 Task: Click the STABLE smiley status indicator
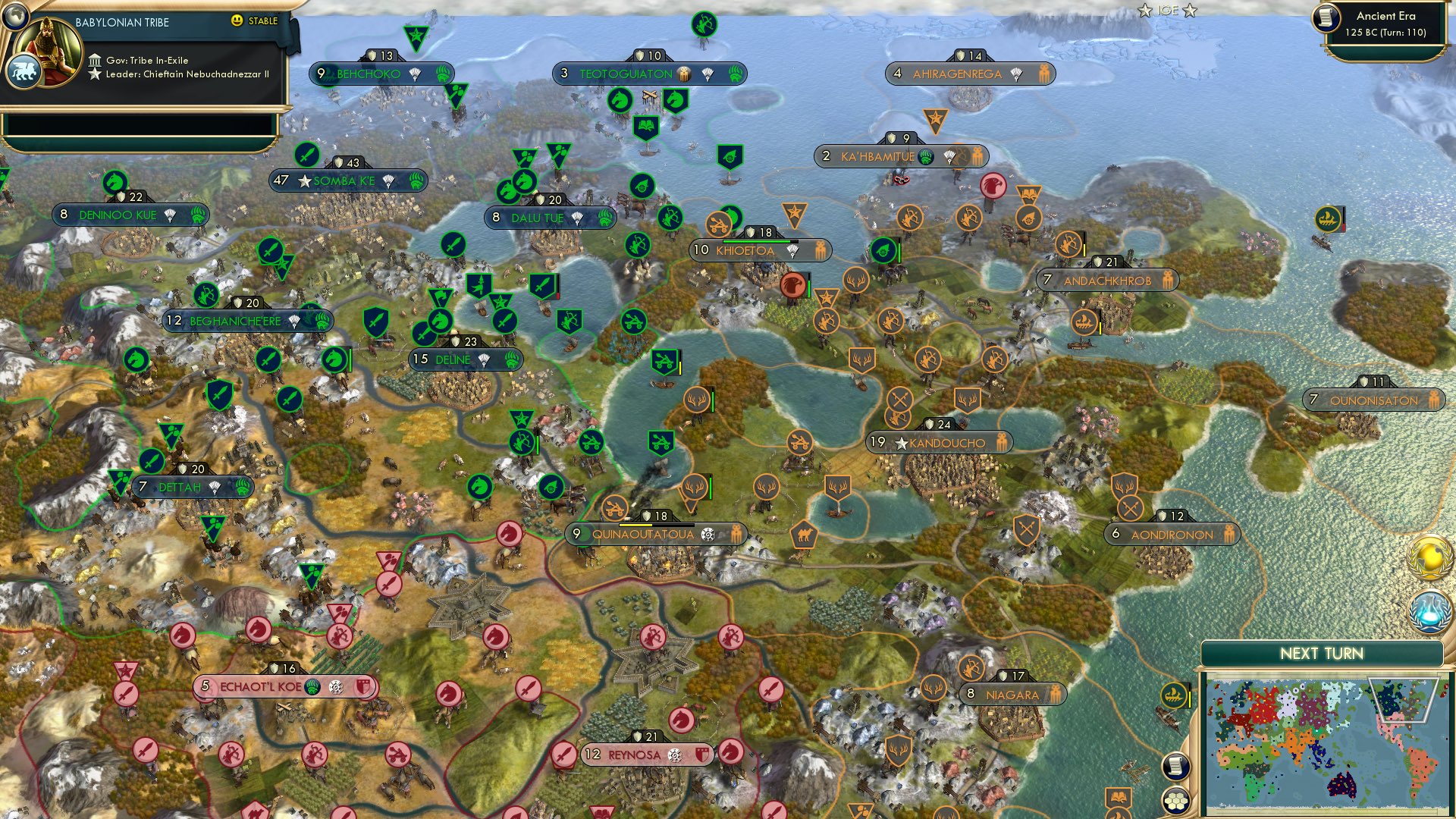pyautogui.click(x=237, y=21)
